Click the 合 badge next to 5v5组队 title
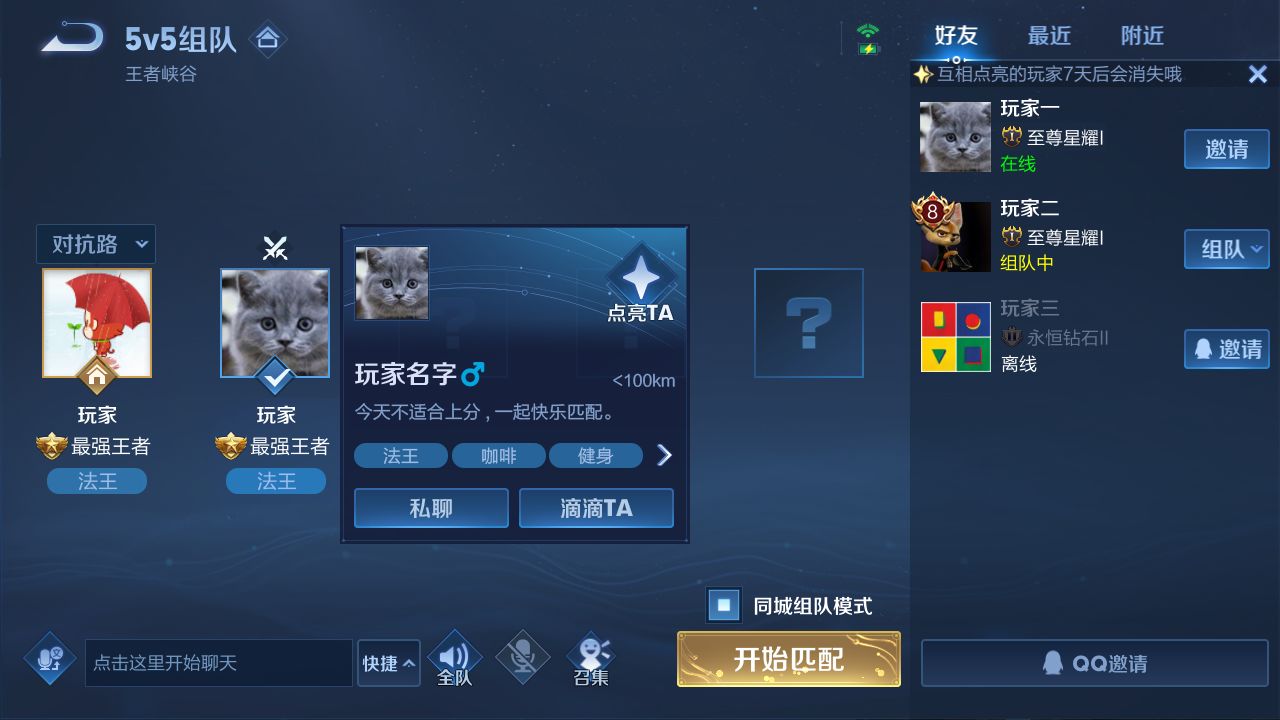This screenshot has width=1280, height=720. click(268, 37)
